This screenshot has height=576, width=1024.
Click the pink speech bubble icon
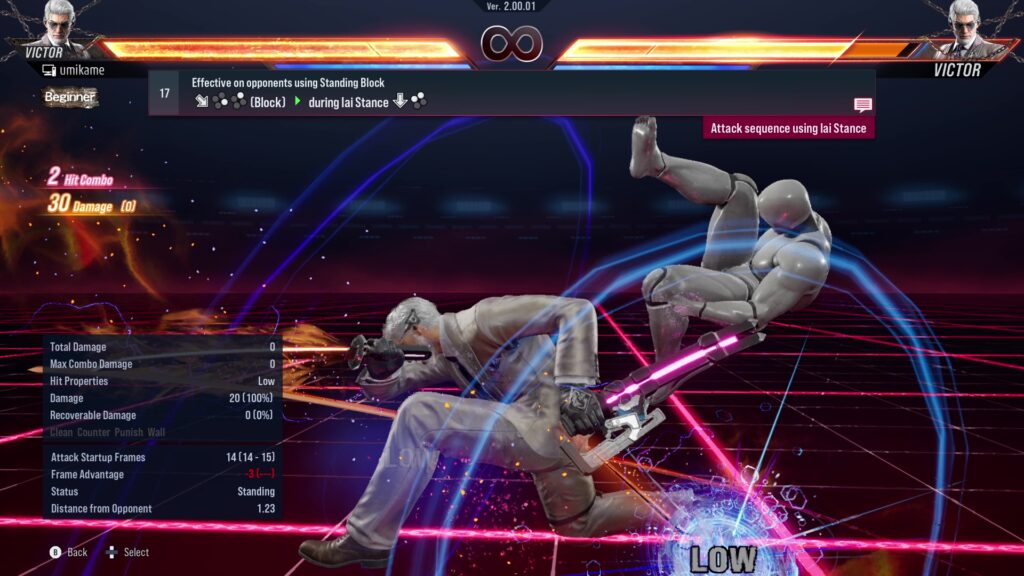click(x=862, y=104)
